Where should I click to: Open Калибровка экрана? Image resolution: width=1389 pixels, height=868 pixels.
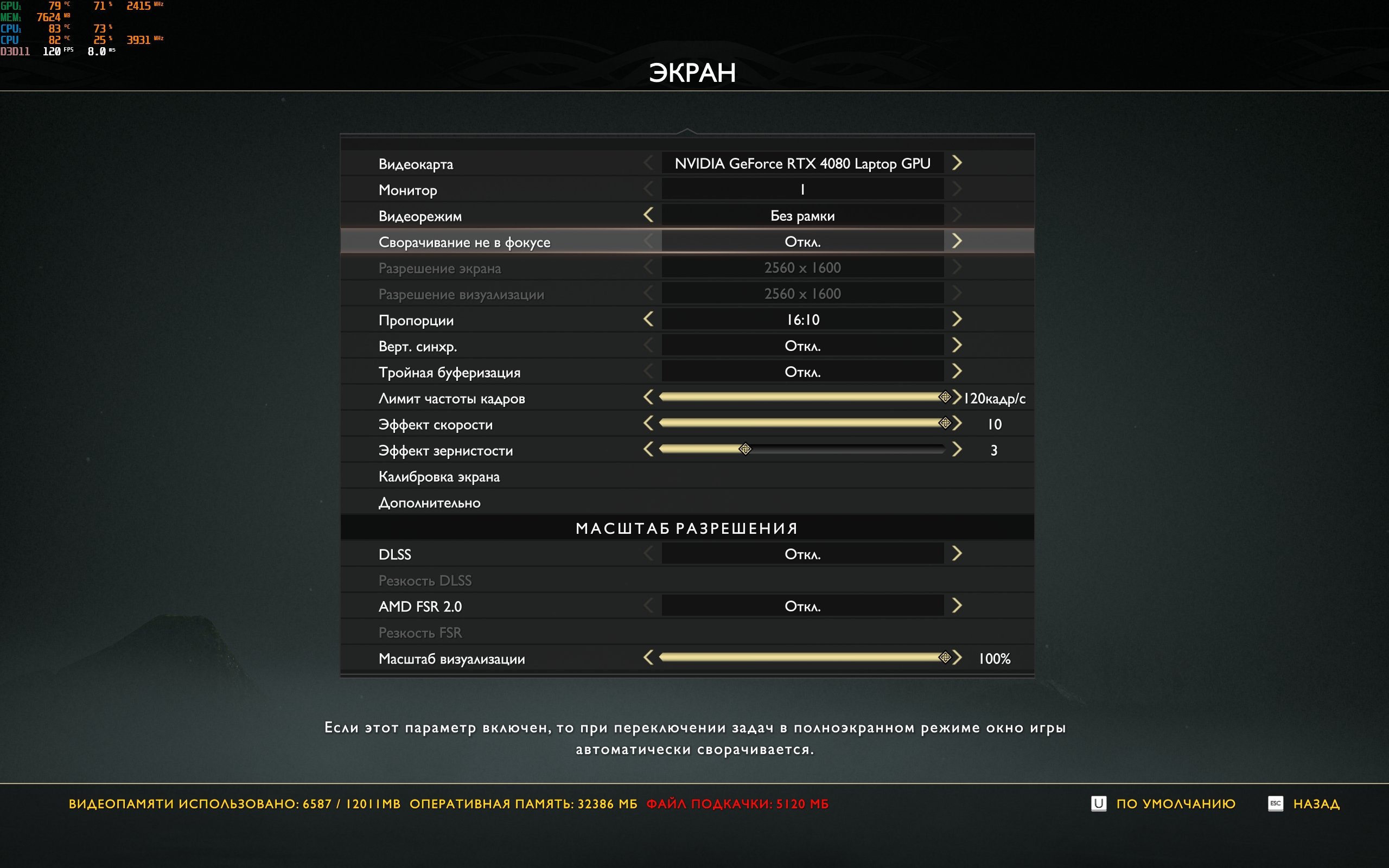click(x=439, y=476)
